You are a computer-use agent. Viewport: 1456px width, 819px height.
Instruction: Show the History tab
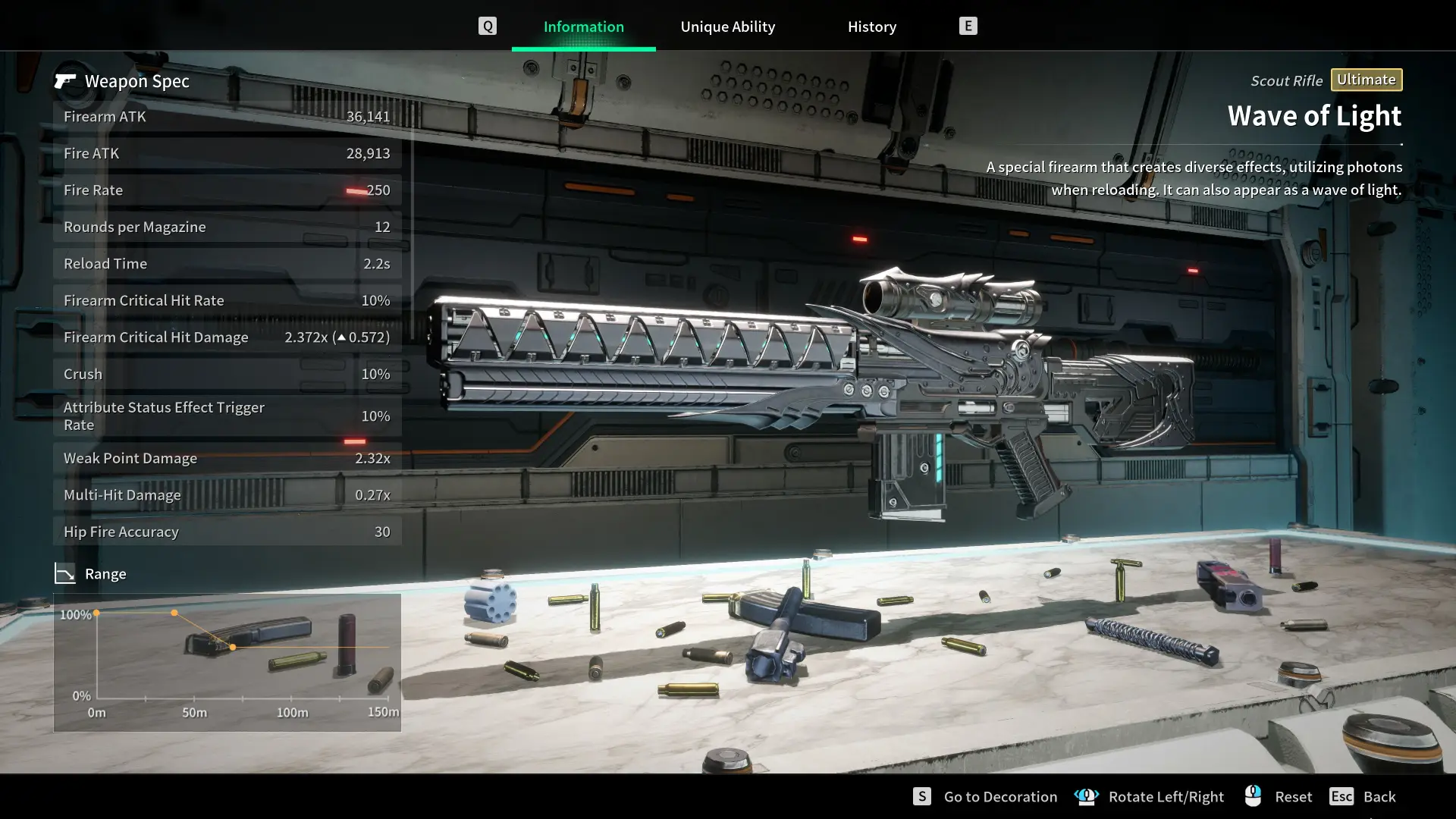click(871, 27)
